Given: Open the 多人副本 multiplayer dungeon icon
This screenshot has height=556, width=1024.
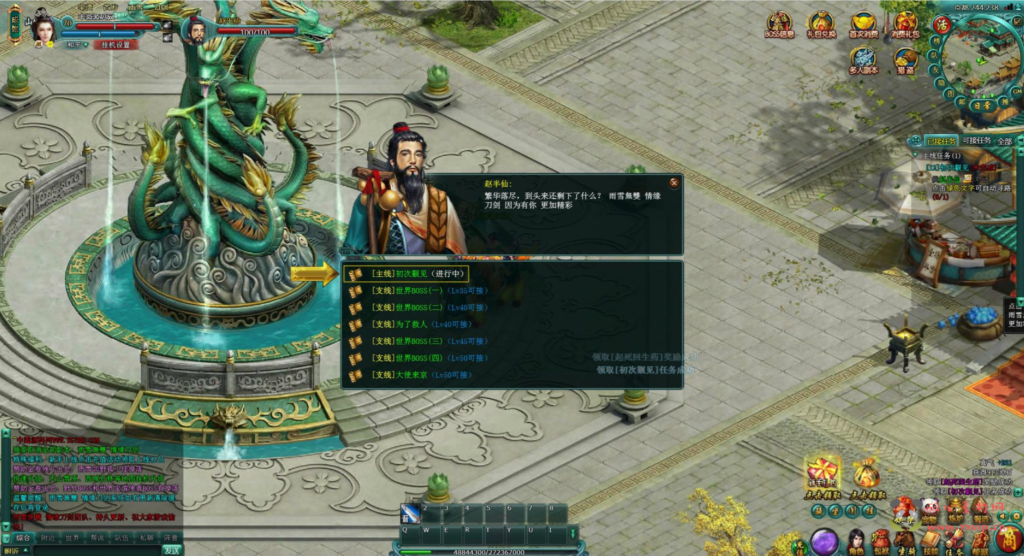Looking at the screenshot, I should (x=863, y=60).
